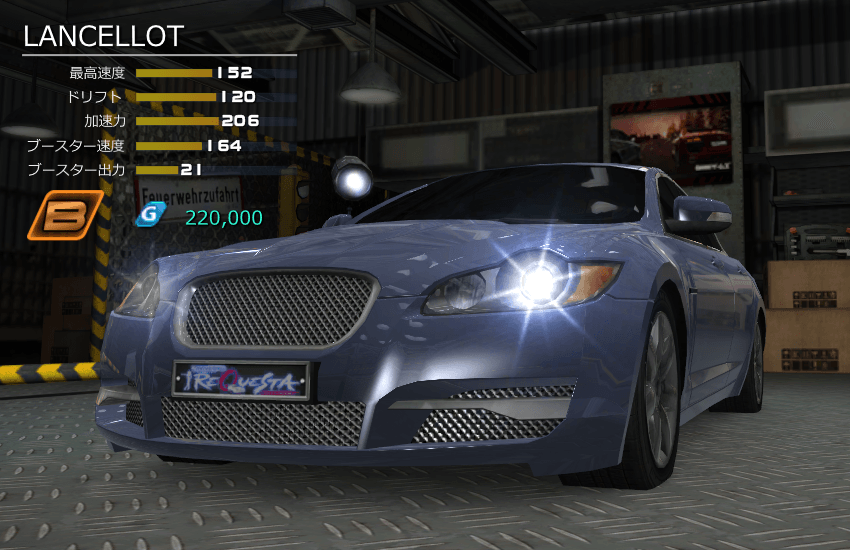Viewport: 850px width, 550px height.
Task: Click the orange B grade badge
Action: coord(65,215)
